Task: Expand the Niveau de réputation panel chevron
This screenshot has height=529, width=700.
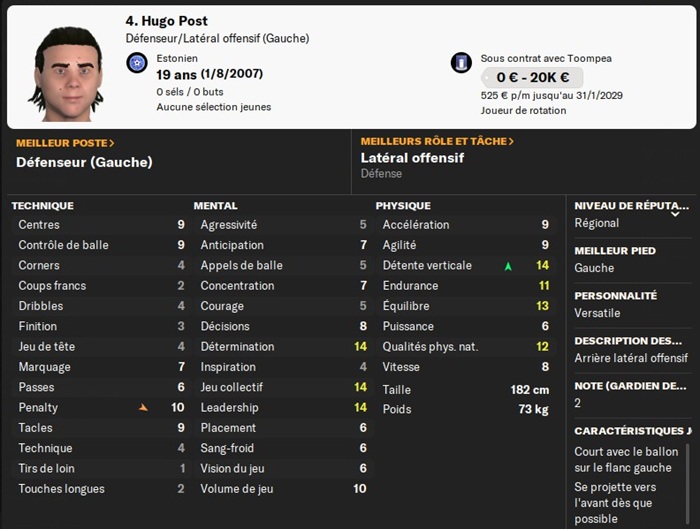Action: click(675, 214)
